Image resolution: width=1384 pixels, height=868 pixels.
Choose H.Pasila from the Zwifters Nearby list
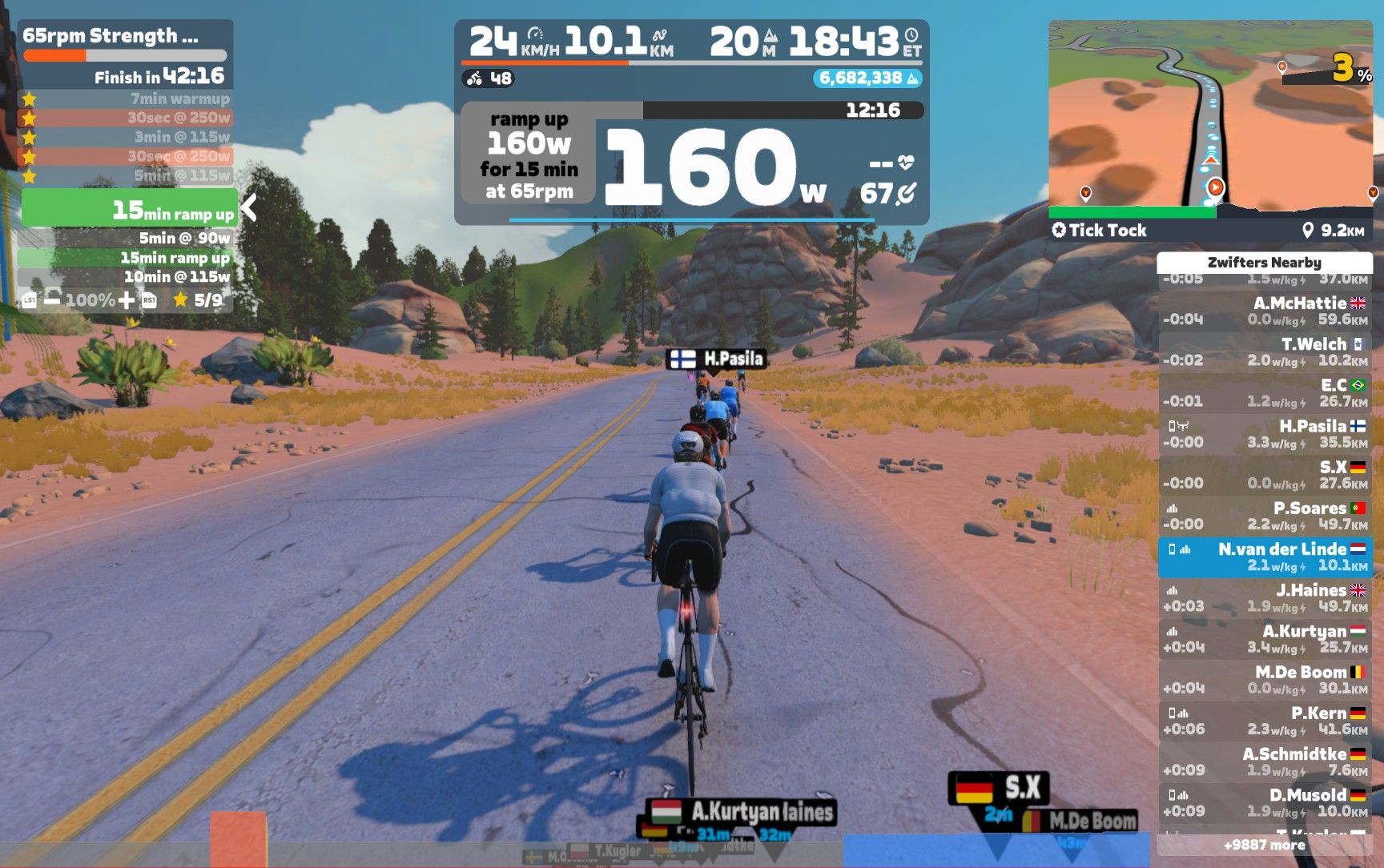click(x=1265, y=434)
